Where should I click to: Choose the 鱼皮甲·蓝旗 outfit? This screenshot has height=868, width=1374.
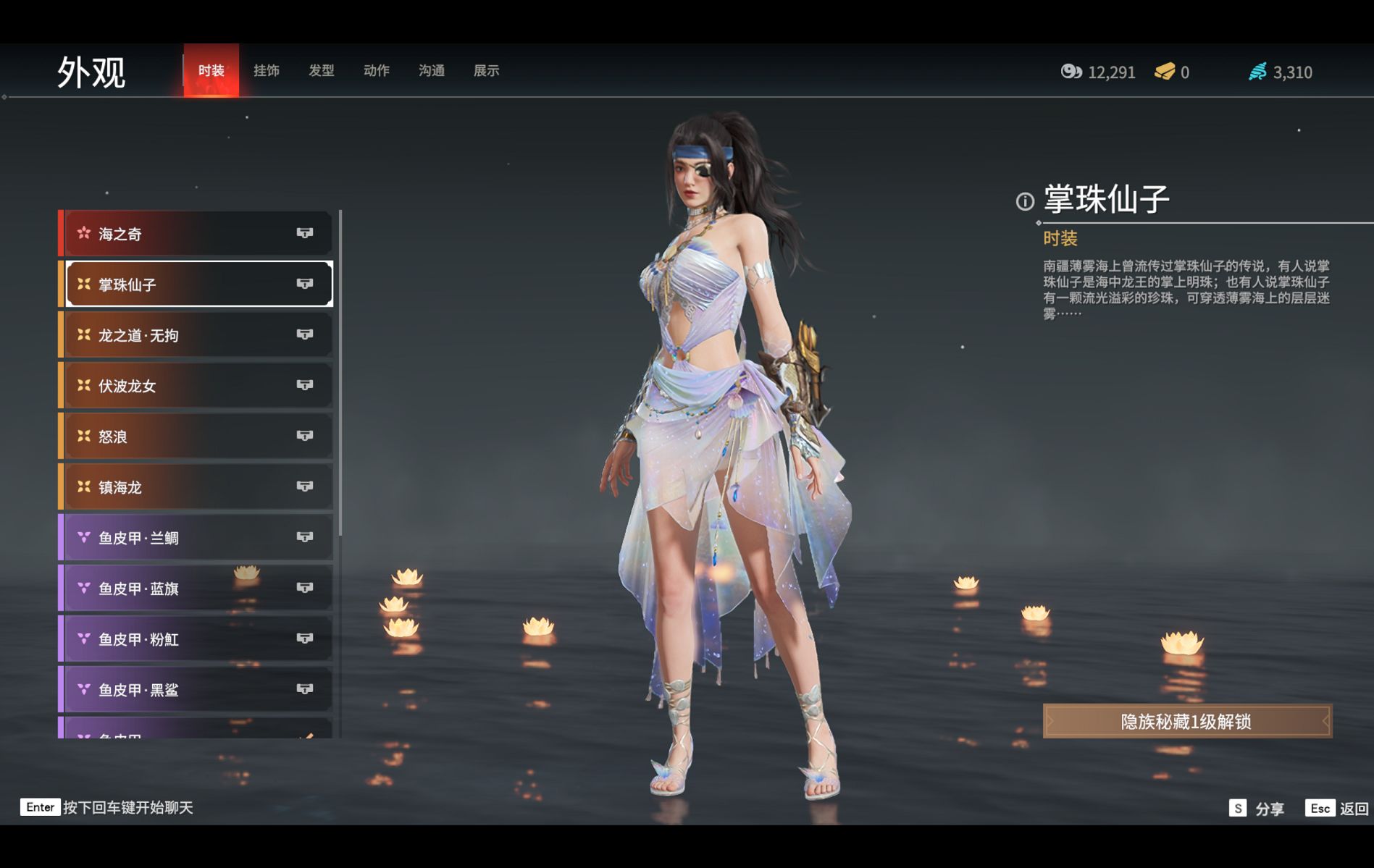[197, 589]
